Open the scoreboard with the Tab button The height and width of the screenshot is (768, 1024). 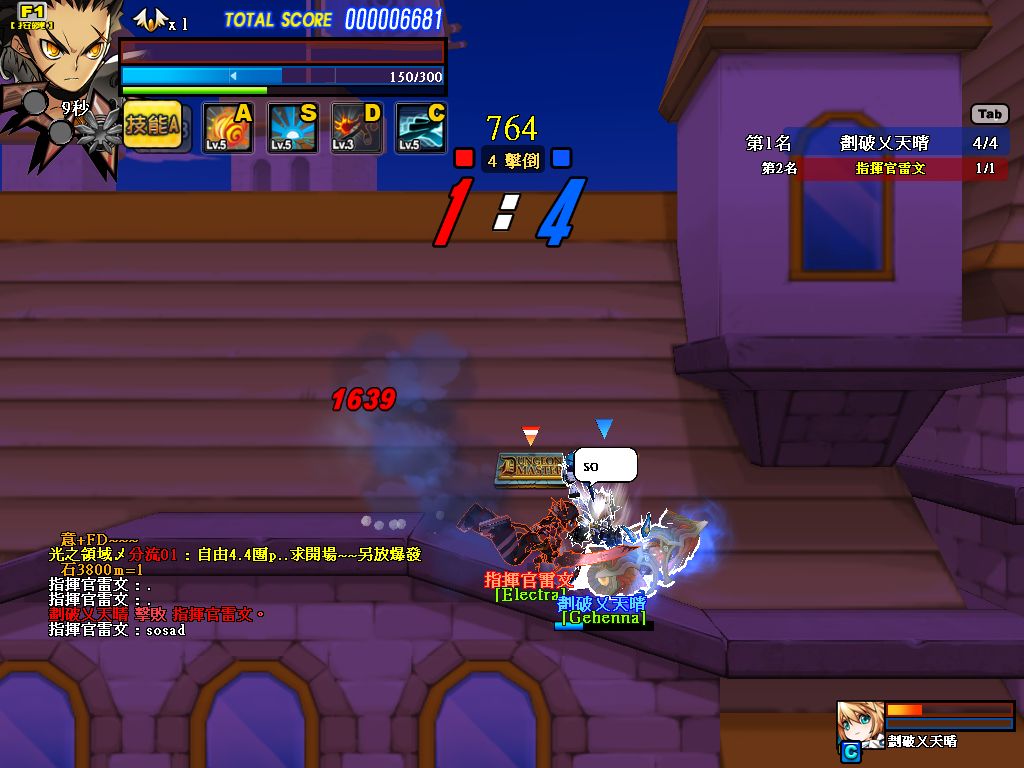pyautogui.click(x=989, y=114)
